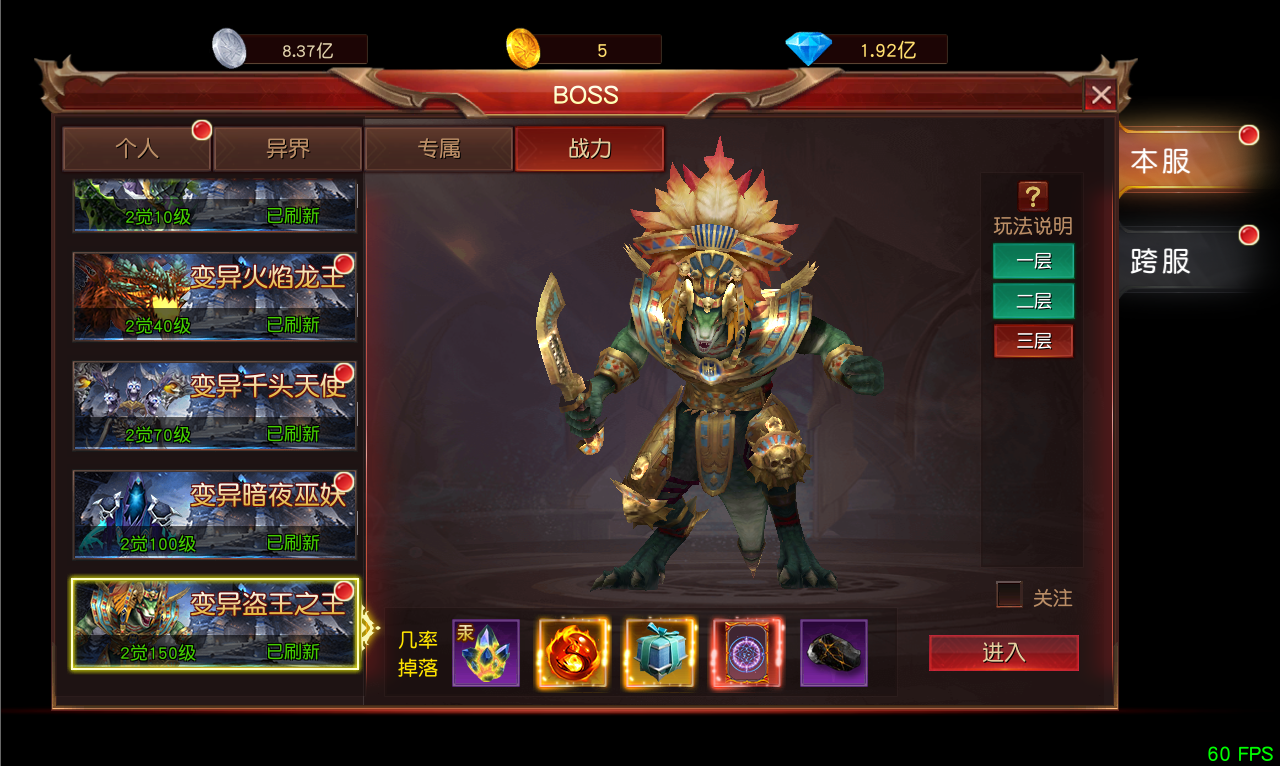Select floor 一层
The width and height of the screenshot is (1280, 766).
pyautogui.click(x=1033, y=261)
